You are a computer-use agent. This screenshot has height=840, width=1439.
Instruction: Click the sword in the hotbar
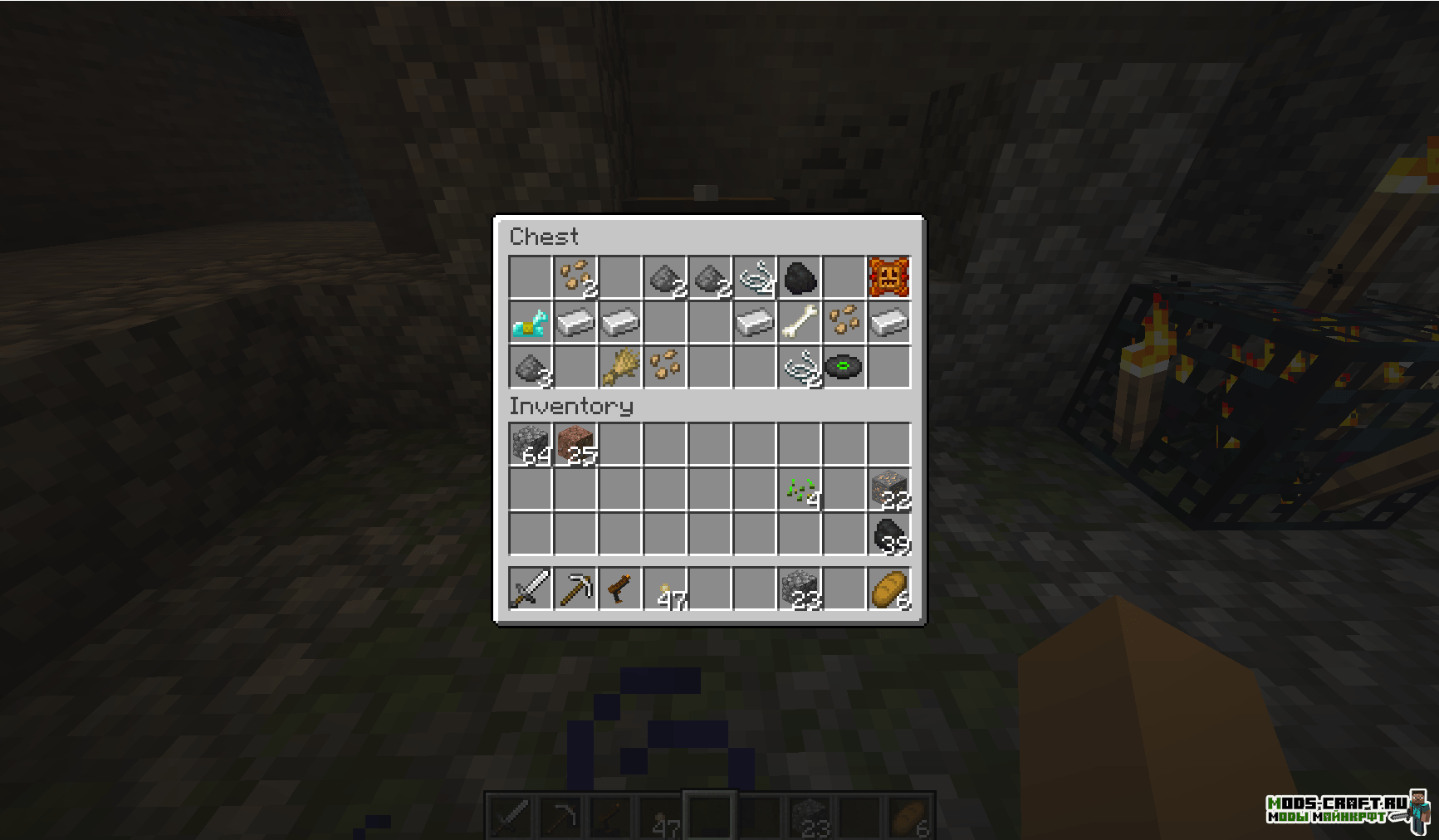pos(531,589)
